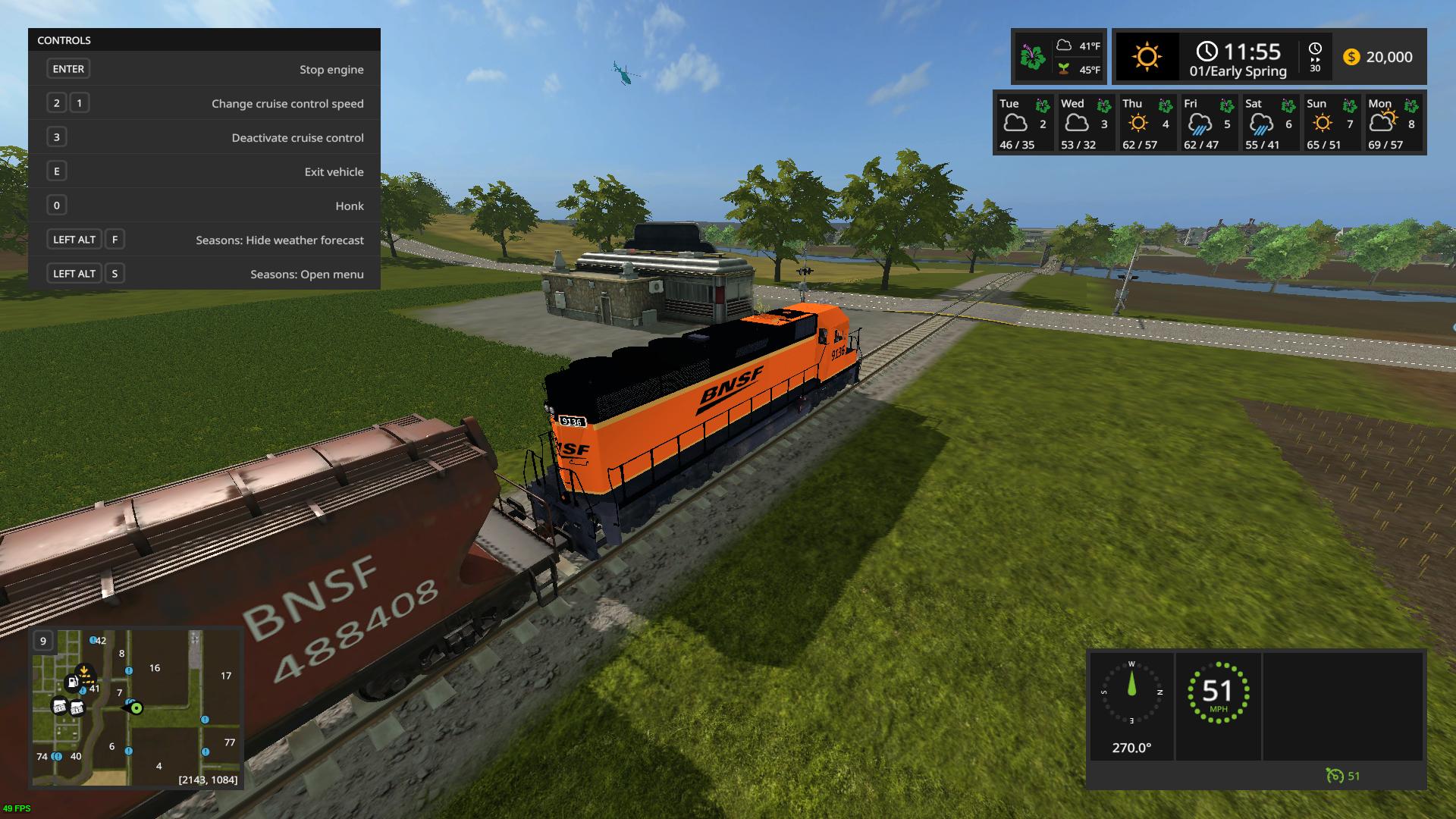Select the Friday rainy forecast tile

(x=1208, y=124)
